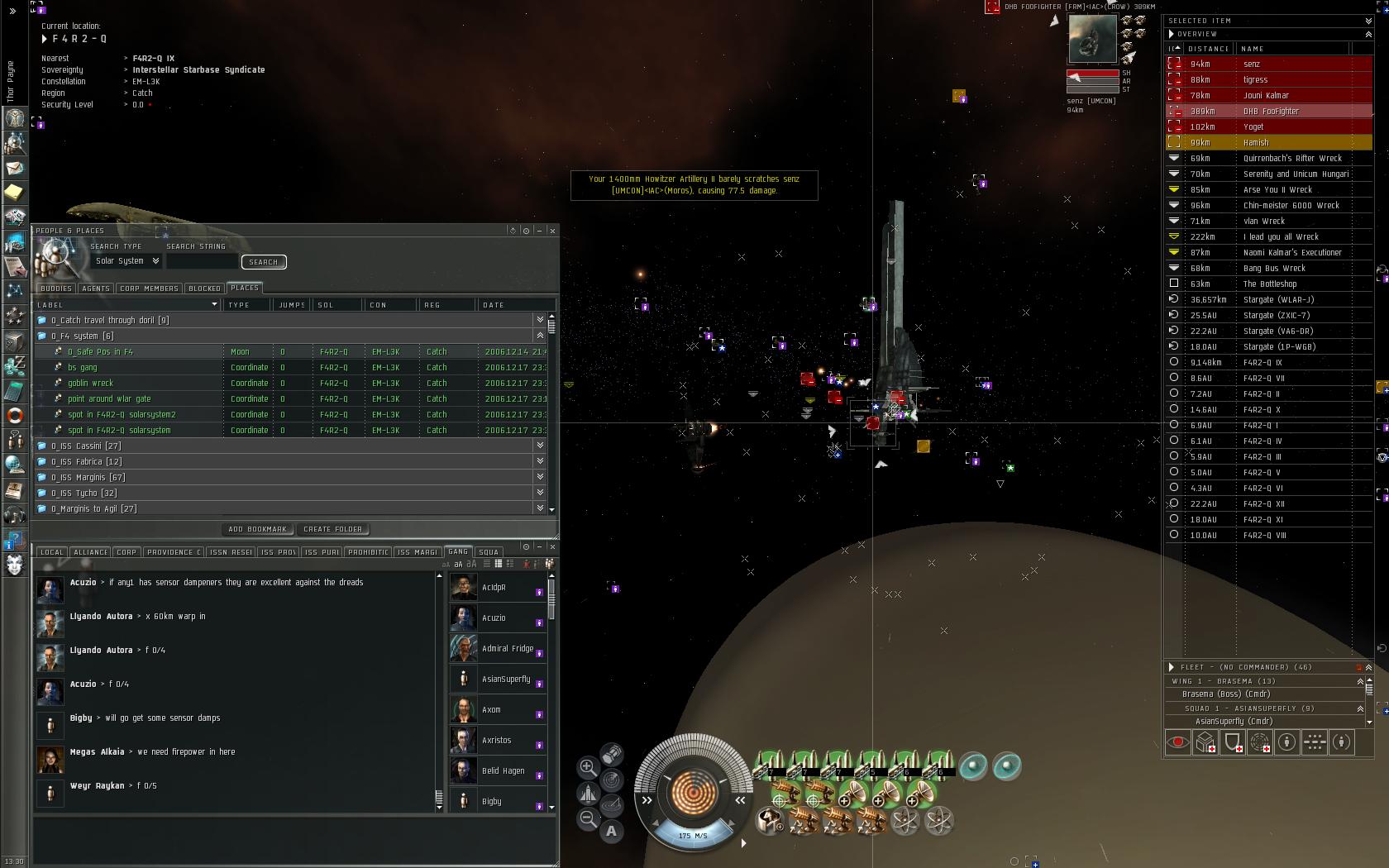The width and height of the screenshot is (1389, 868).
Task: Click the search string input field
Action: (202, 261)
